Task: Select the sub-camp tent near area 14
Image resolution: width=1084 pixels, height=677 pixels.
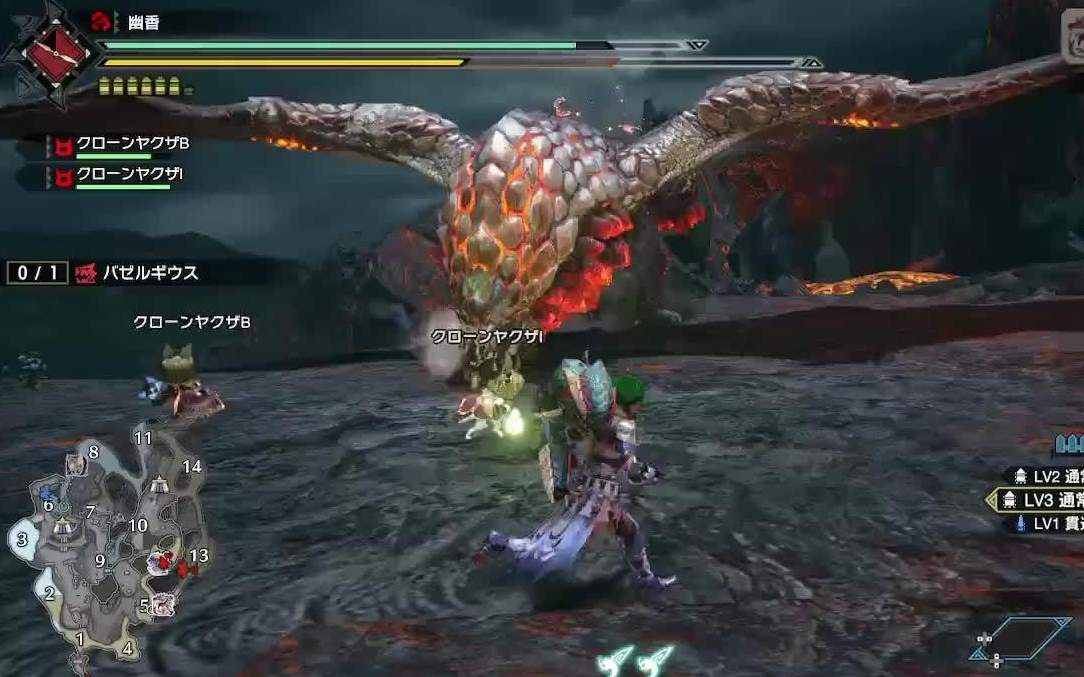Action: click(x=158, y=486)
